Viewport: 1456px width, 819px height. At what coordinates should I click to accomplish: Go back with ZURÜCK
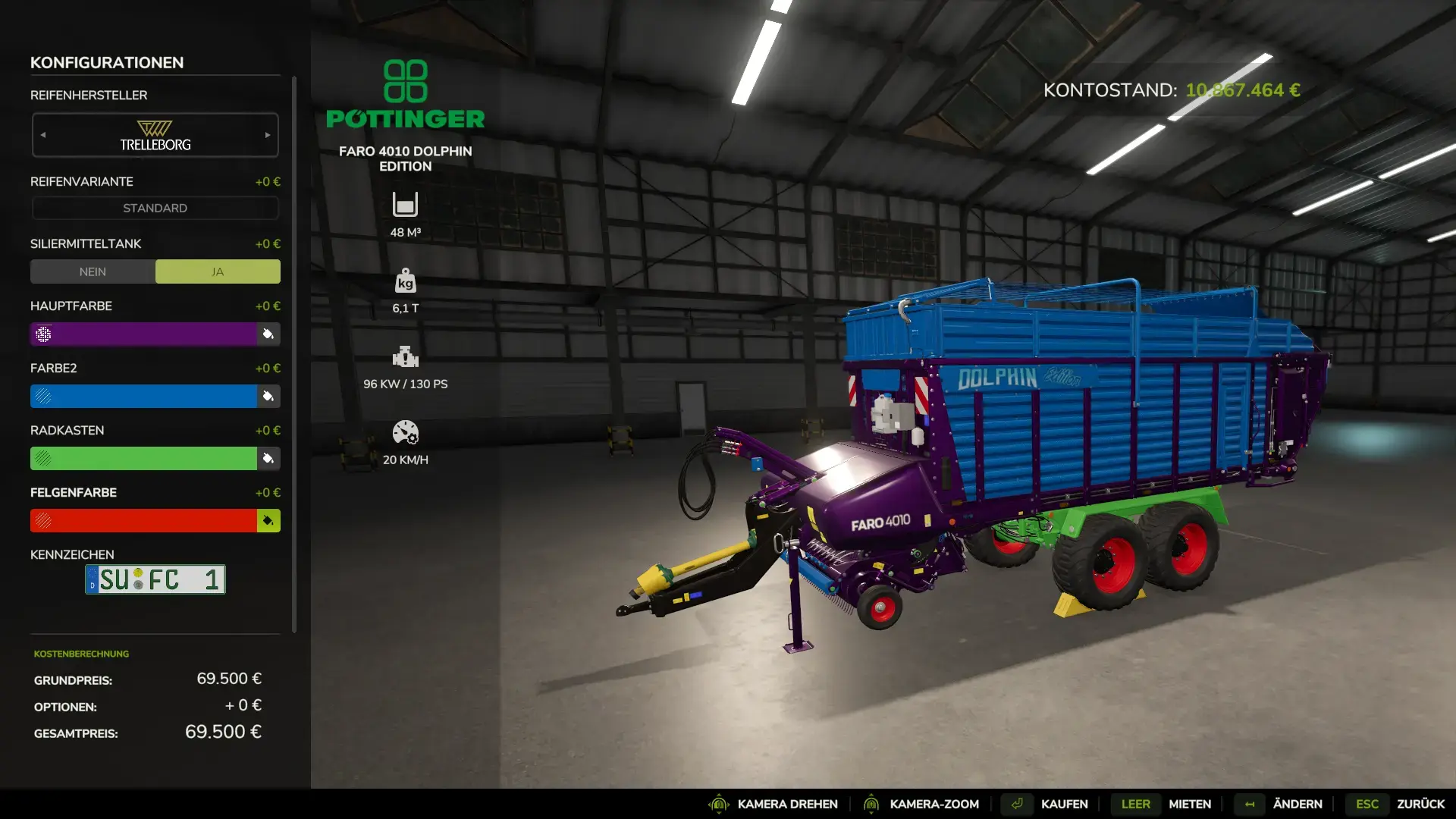pyautogui.click(x=1420, y=804)
